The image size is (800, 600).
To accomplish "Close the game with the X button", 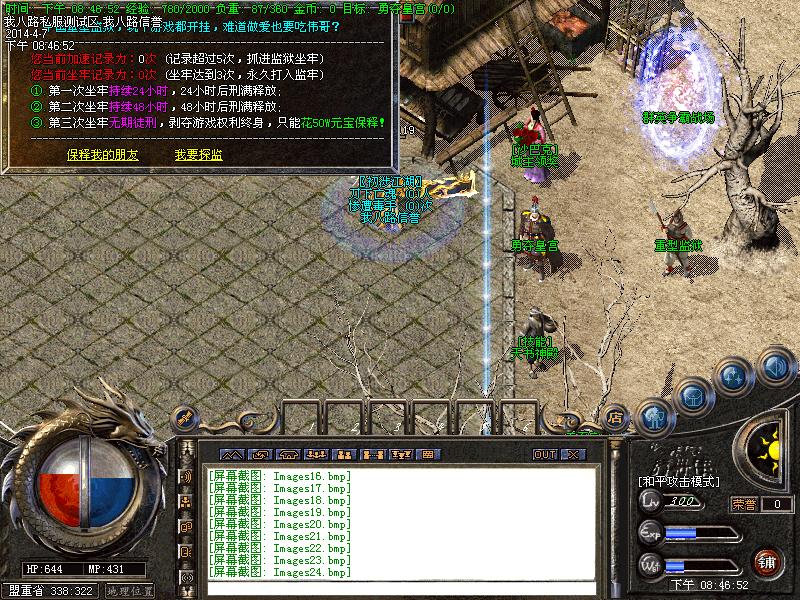I will [x=572, y=454].
